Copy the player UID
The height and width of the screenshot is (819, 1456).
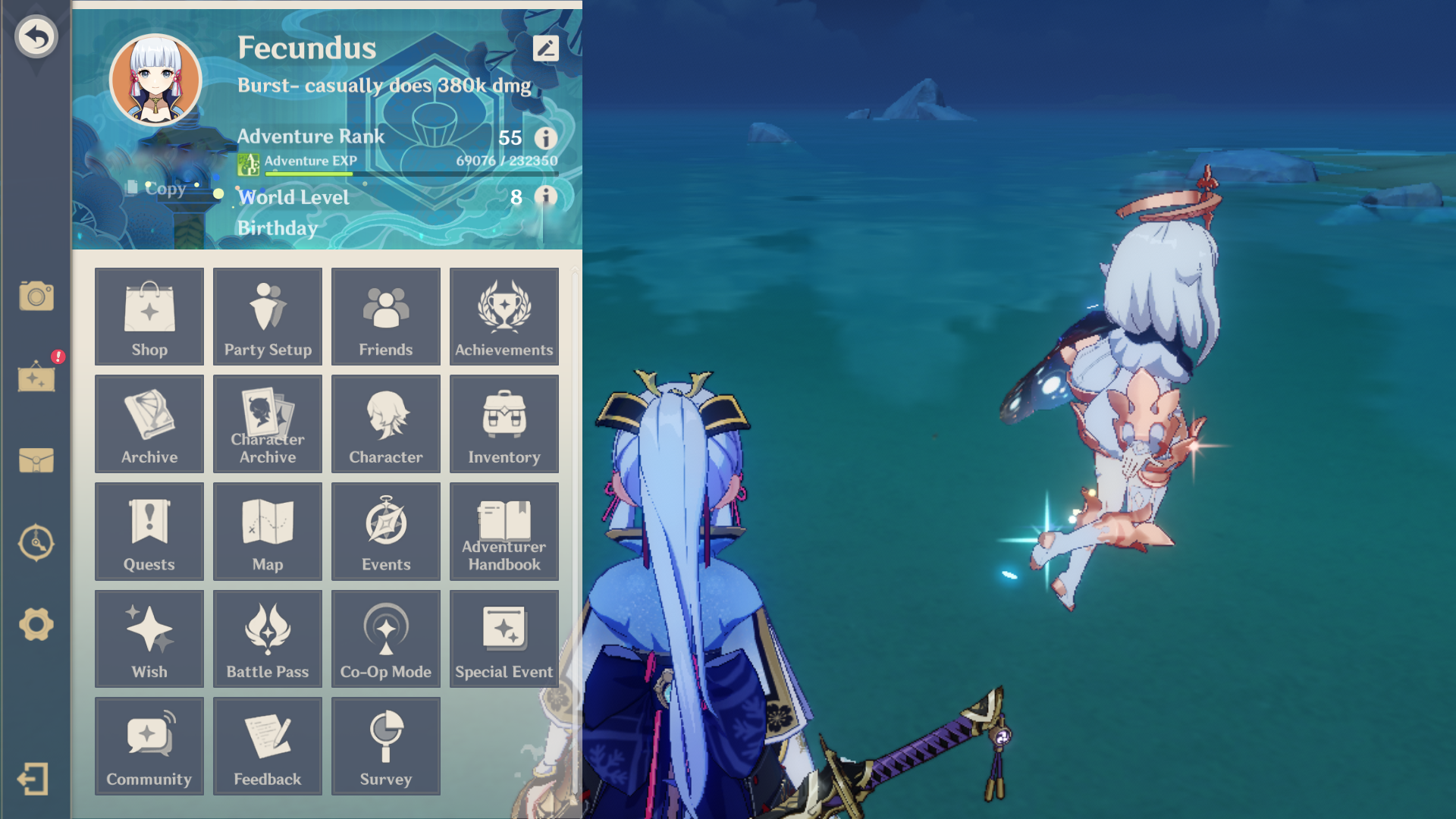click(159, 188)
